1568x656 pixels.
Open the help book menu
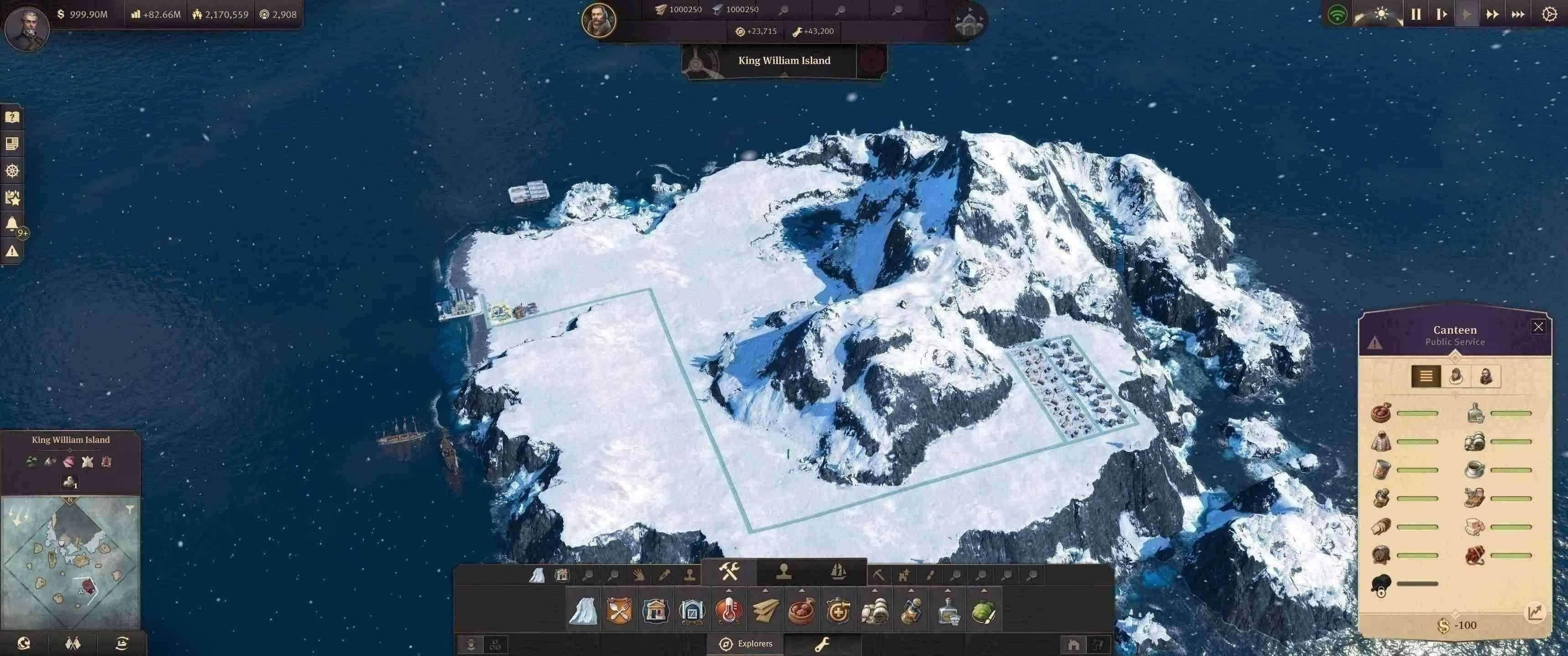12,117
